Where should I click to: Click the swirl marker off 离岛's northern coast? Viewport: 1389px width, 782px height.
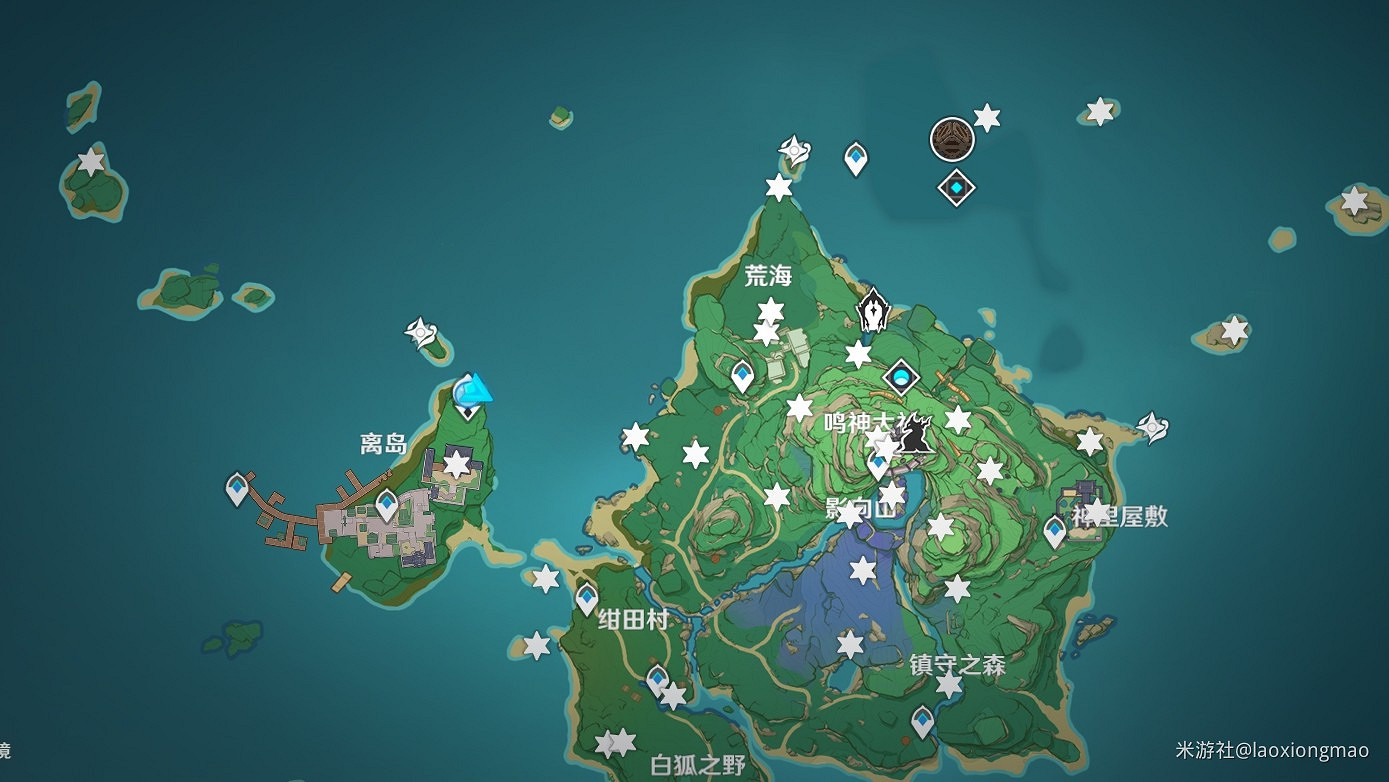click(422, 330)
